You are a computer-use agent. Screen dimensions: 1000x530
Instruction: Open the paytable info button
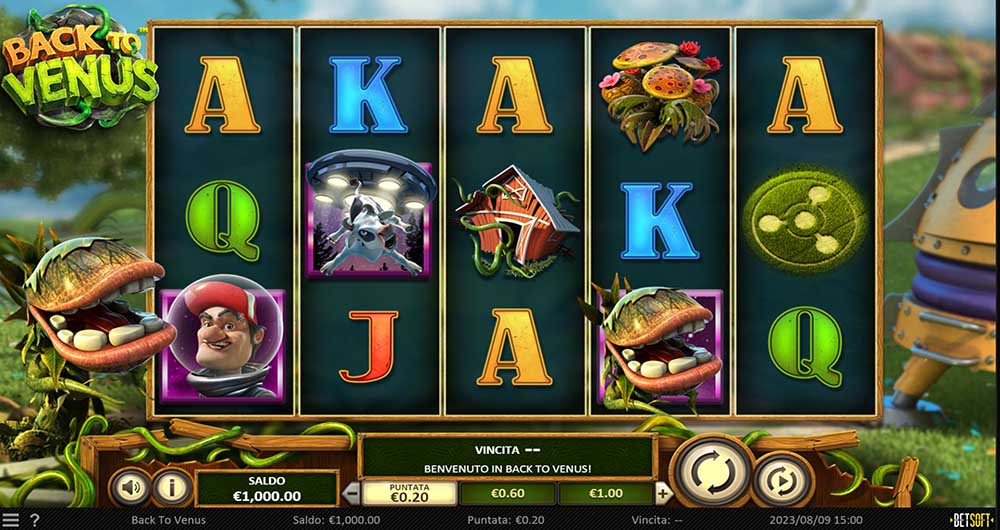[x=171, y=487]
